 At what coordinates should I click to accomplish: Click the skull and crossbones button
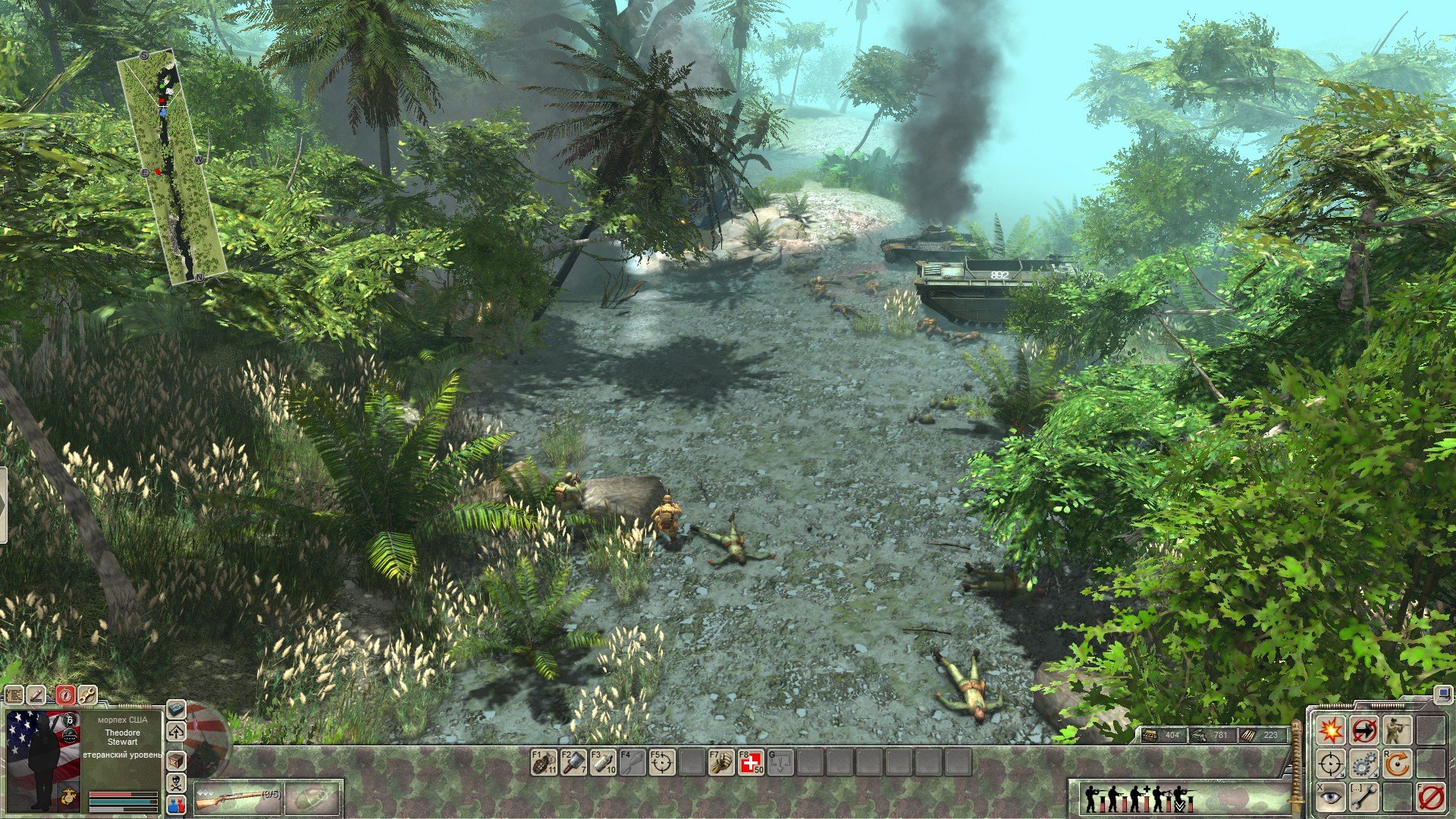coord(176,783)
